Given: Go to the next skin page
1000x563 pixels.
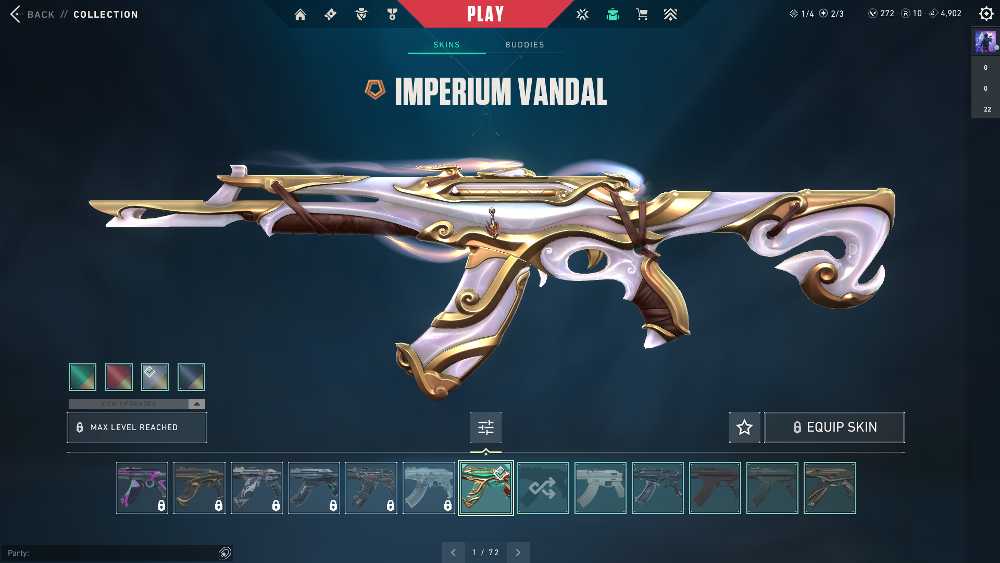Looking at the screenshot, I should click(518, 552).
